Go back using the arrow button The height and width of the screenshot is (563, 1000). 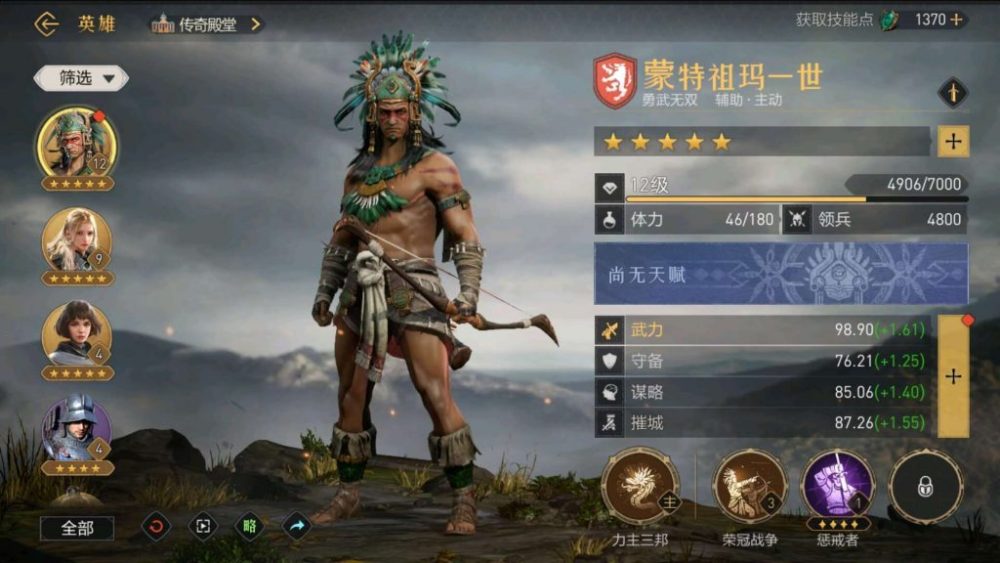click(46, 24)
